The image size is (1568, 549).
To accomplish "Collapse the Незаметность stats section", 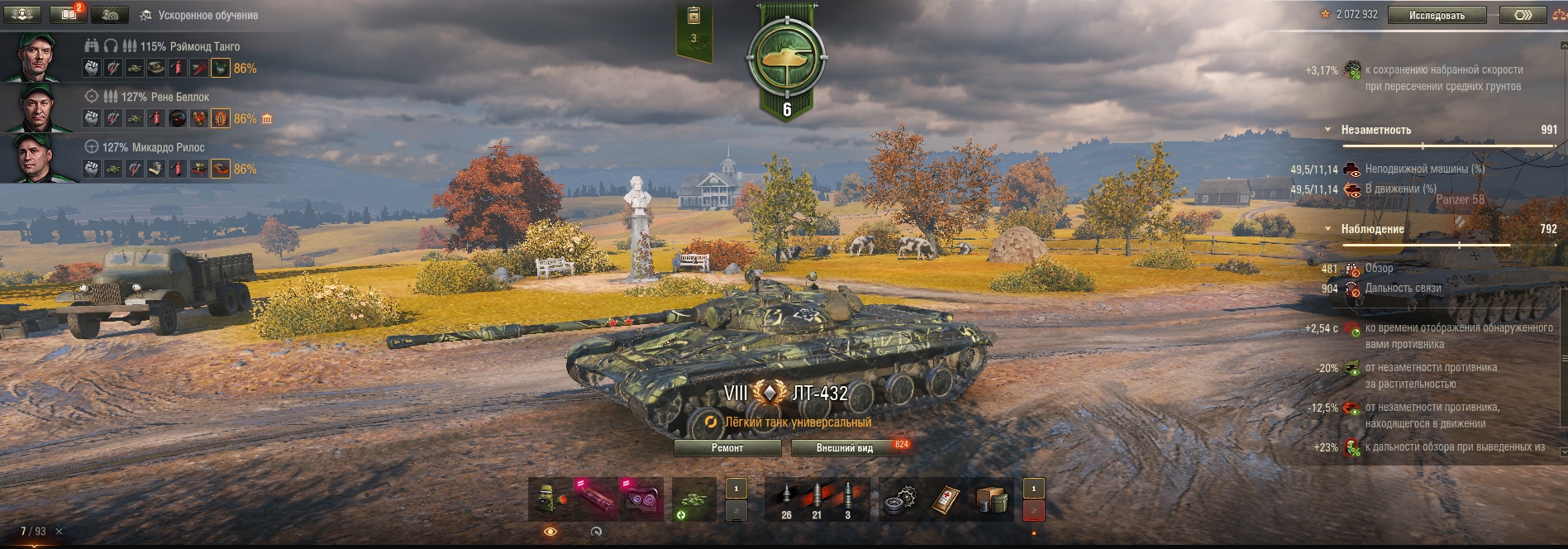I will 1328,130.
